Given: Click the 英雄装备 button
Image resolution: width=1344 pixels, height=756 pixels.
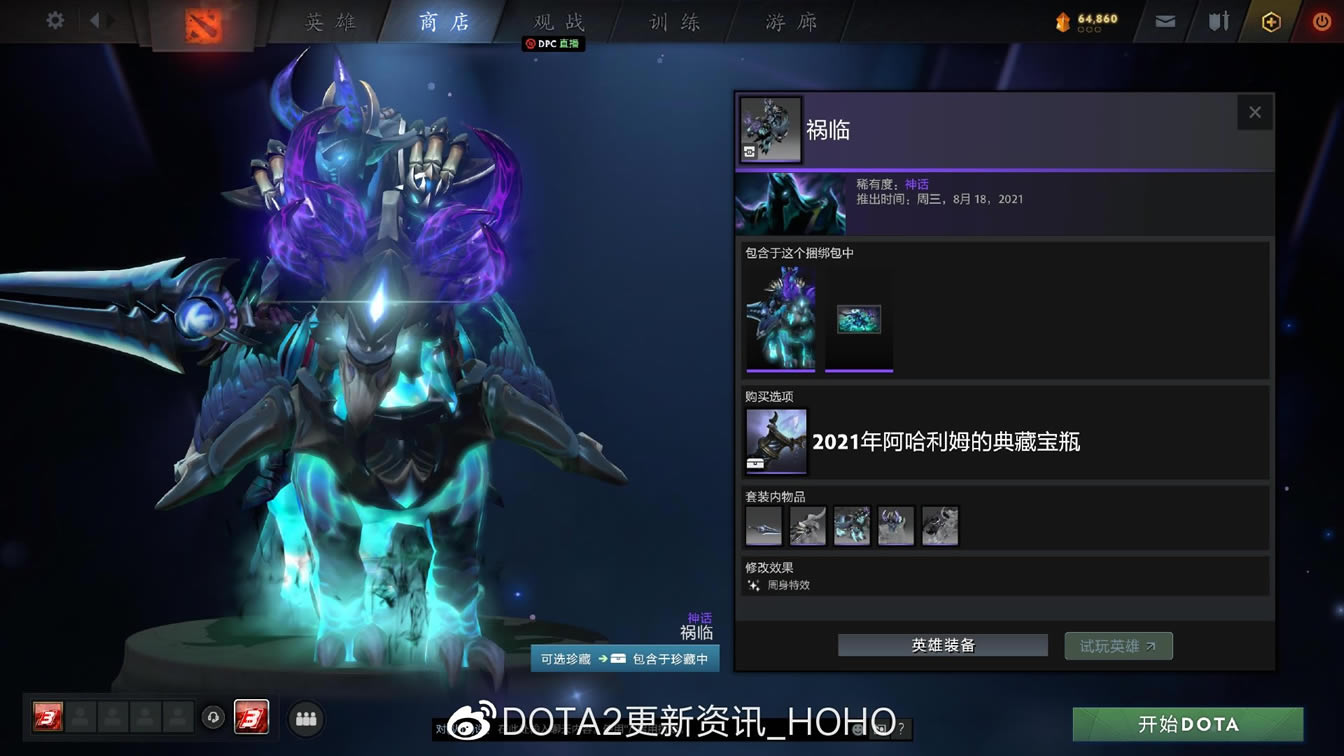Looking at the screenshot, I should (941, 645).
